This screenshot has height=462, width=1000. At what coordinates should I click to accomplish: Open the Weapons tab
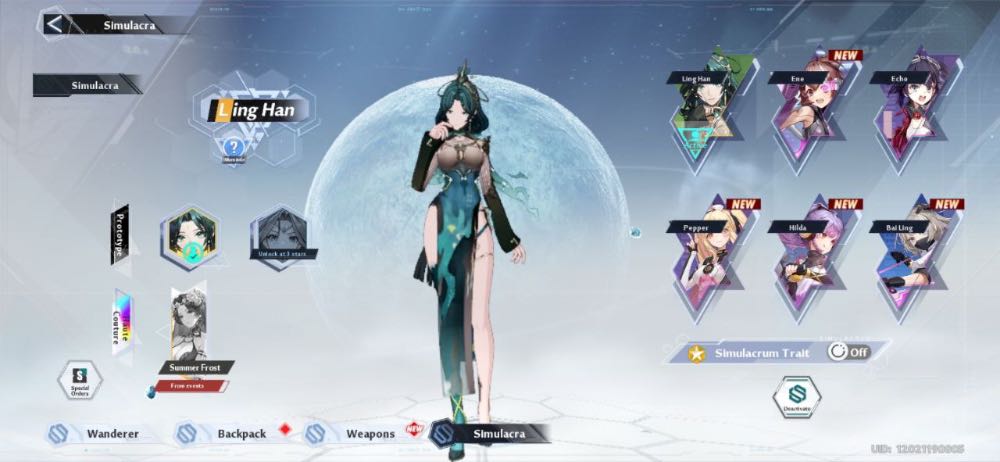point(355,434)
